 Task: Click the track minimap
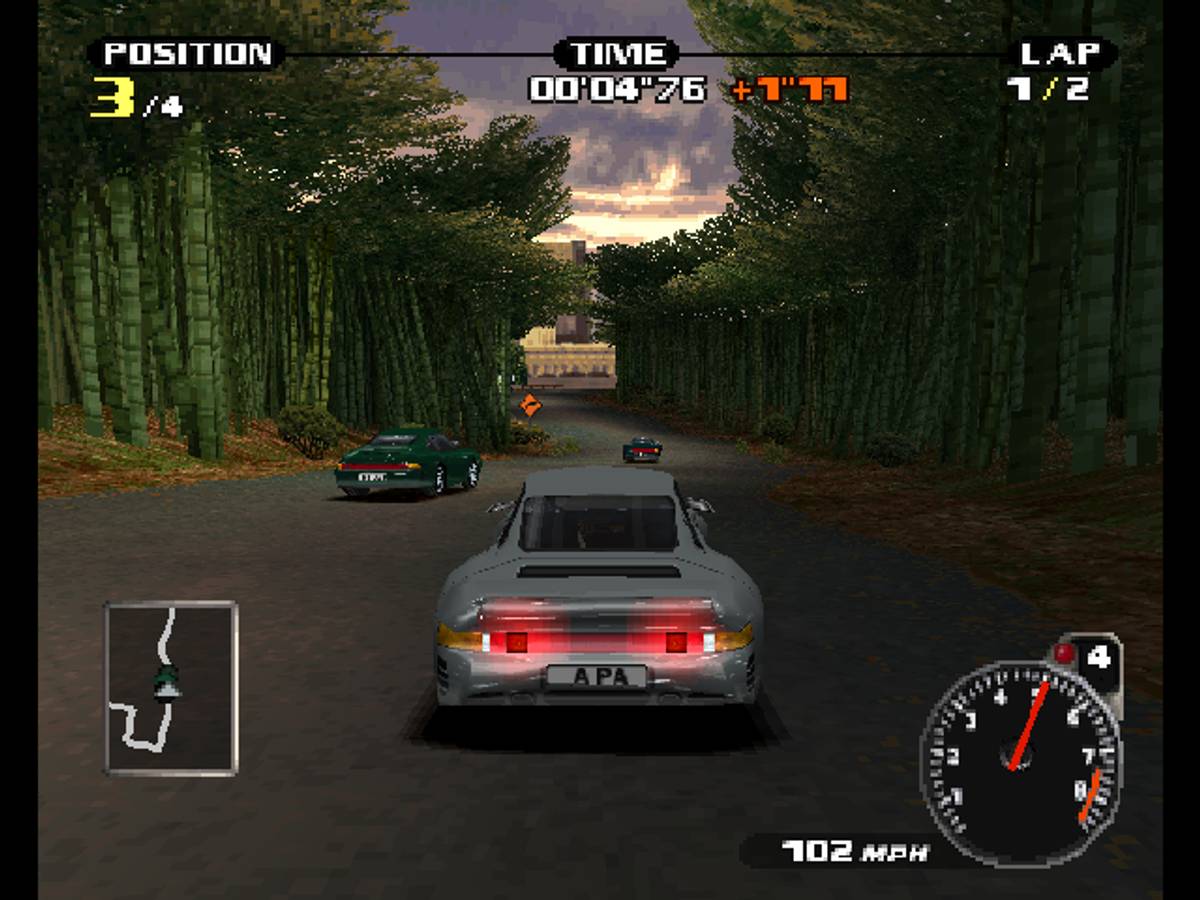coord(171,687)
